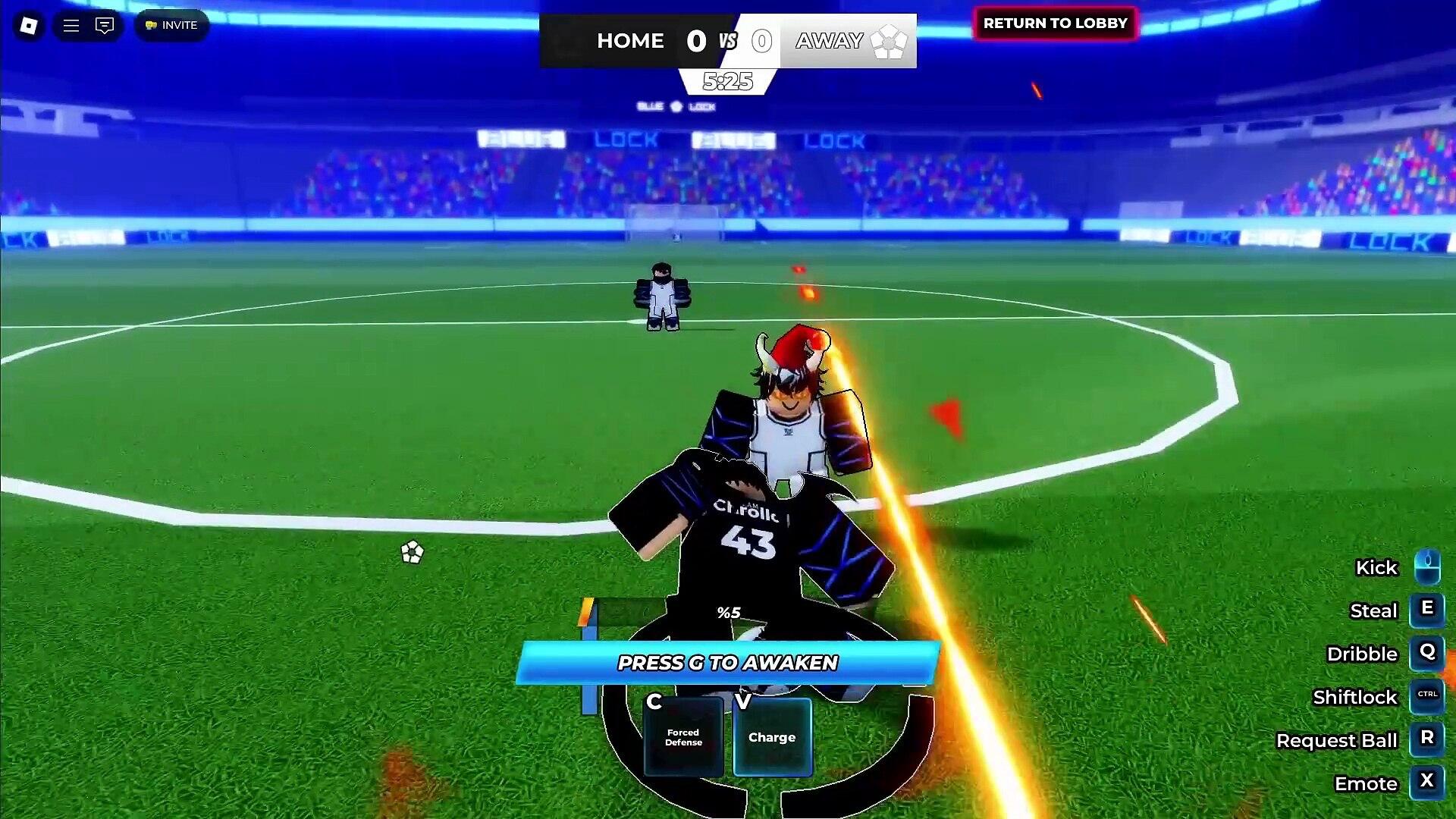This screenshot has height=819, width=1456.
Task: Use the Charge ability slot
Action: pos(772,737)
